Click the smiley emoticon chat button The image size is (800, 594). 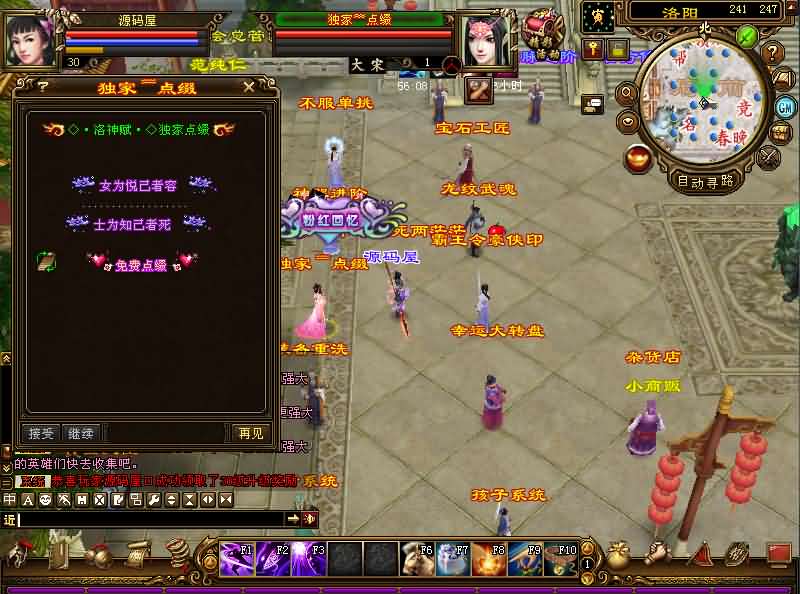[x=45, y=499]
